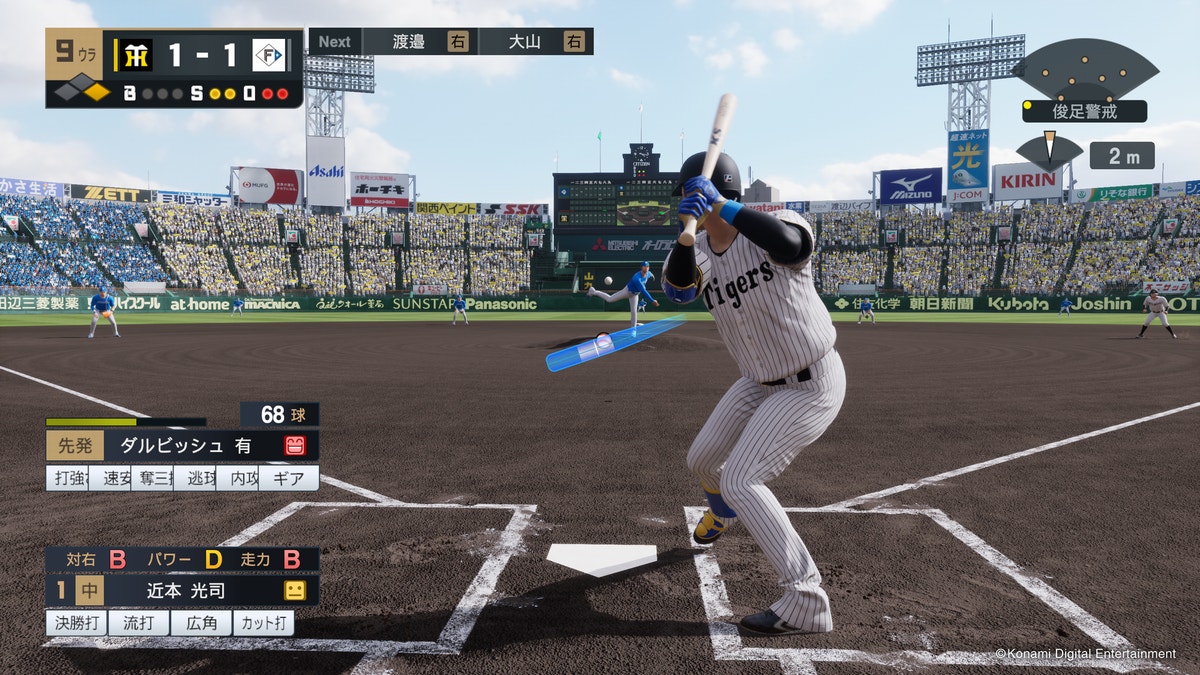Select the 打強 pitcher ability tag

pos(66,478)
